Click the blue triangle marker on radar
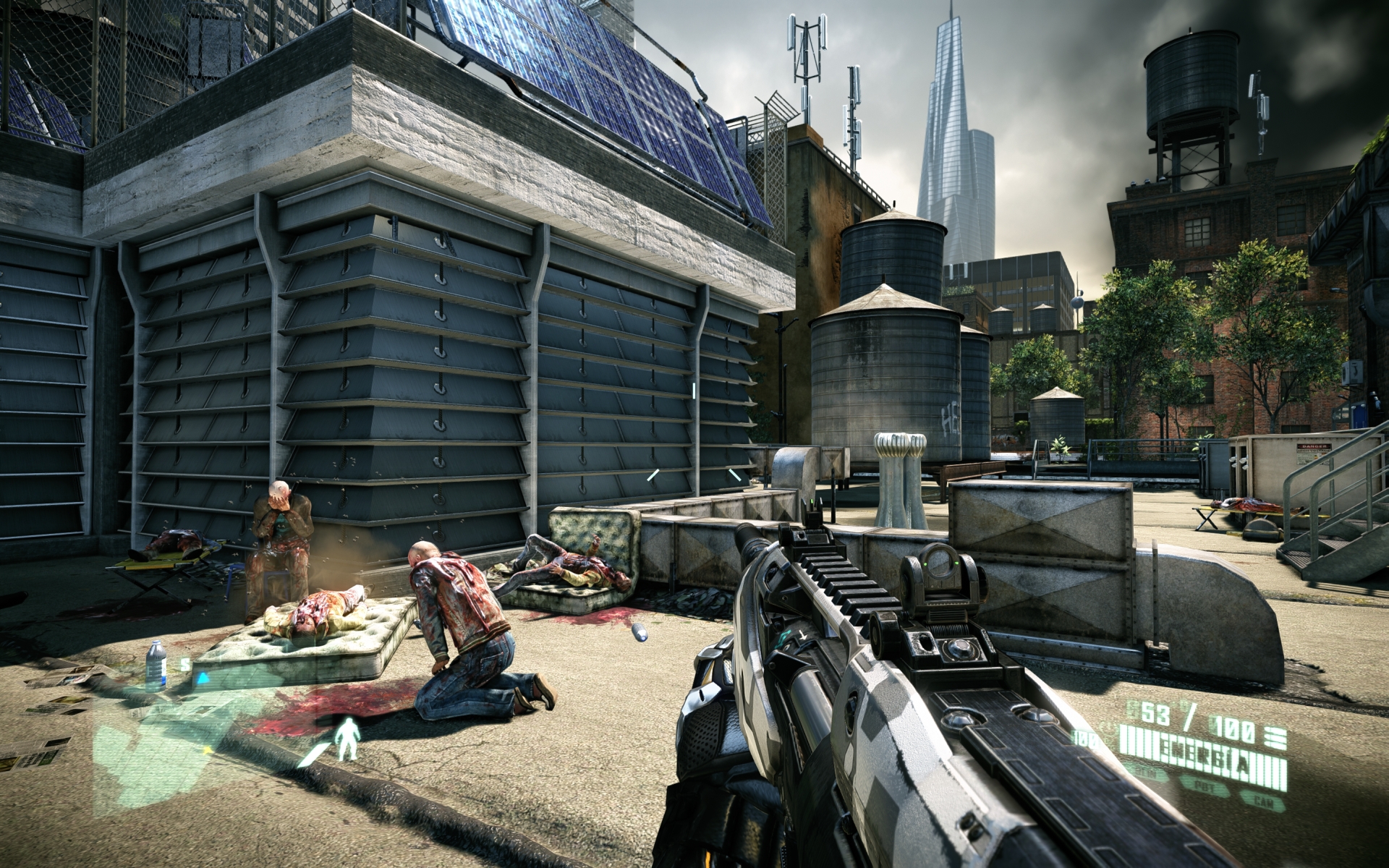 [203, 678]
